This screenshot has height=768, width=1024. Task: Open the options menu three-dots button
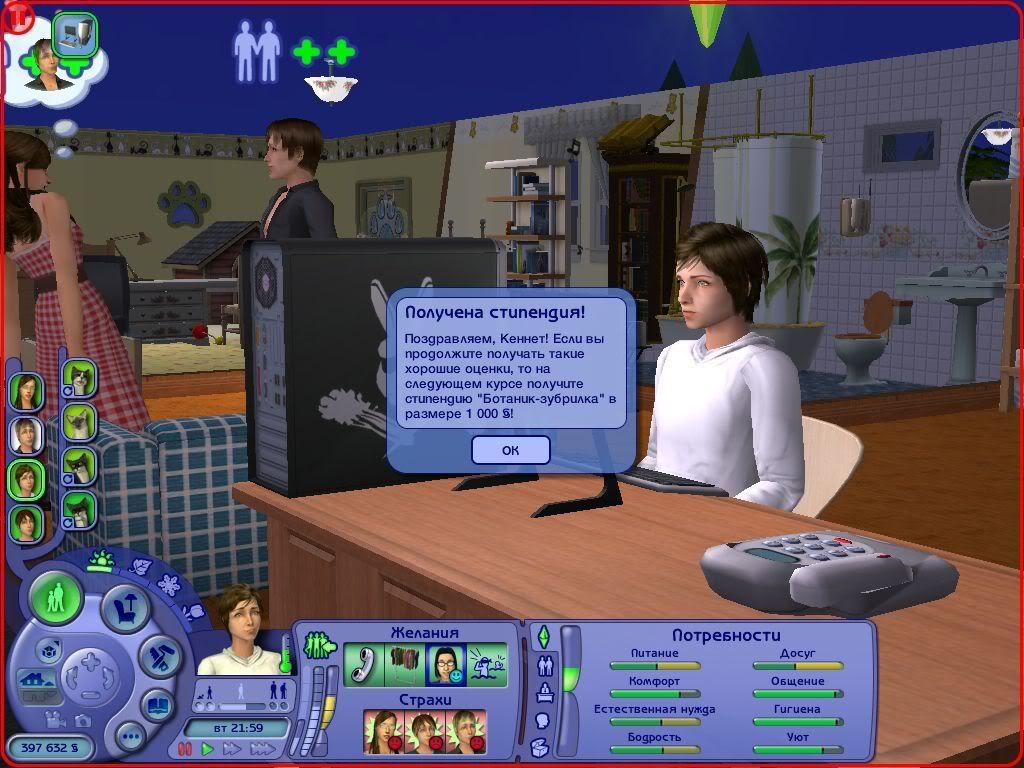tap(130, 738)
